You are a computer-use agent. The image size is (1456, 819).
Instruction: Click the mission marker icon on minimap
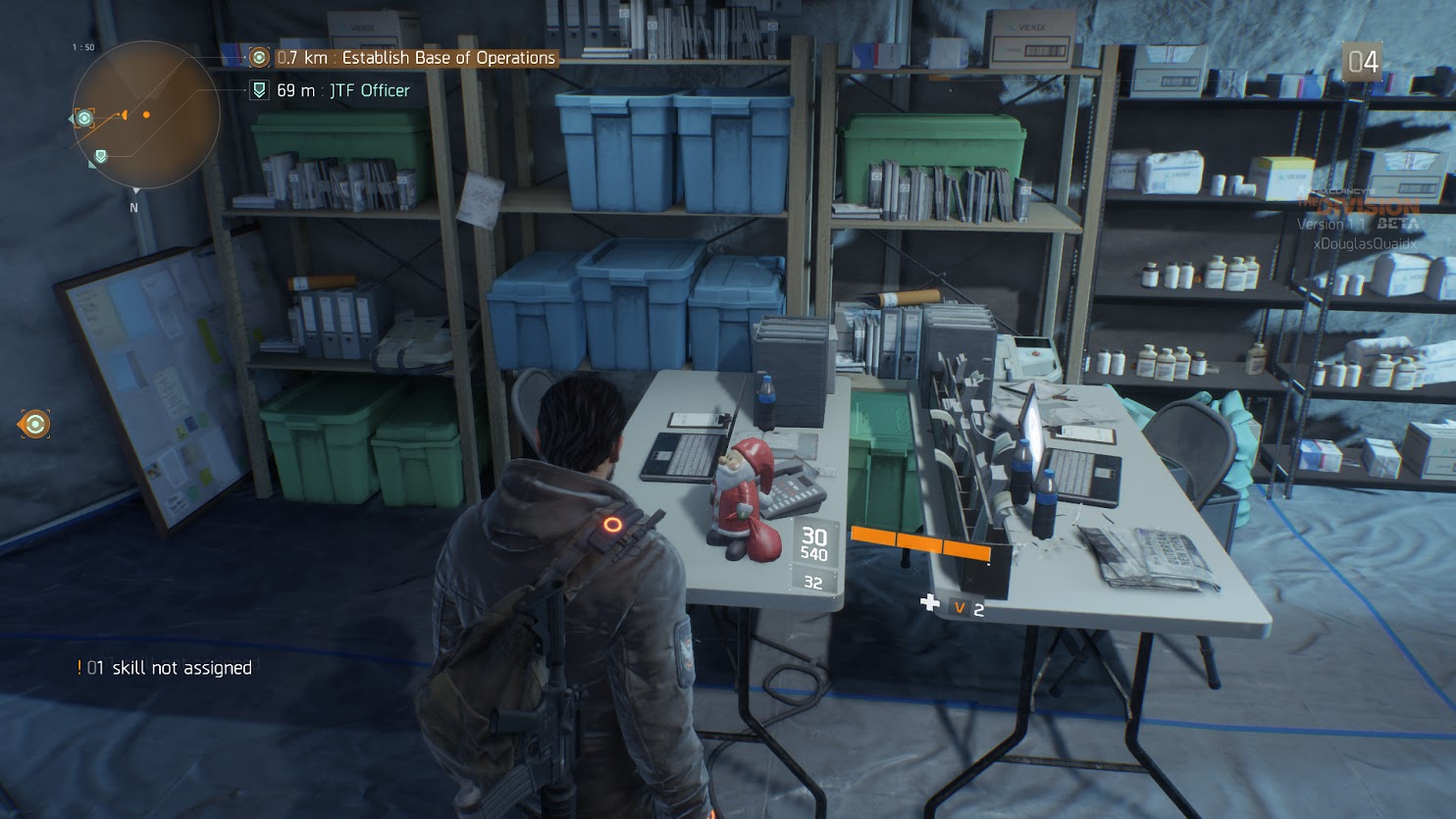(x=85, y=119)
